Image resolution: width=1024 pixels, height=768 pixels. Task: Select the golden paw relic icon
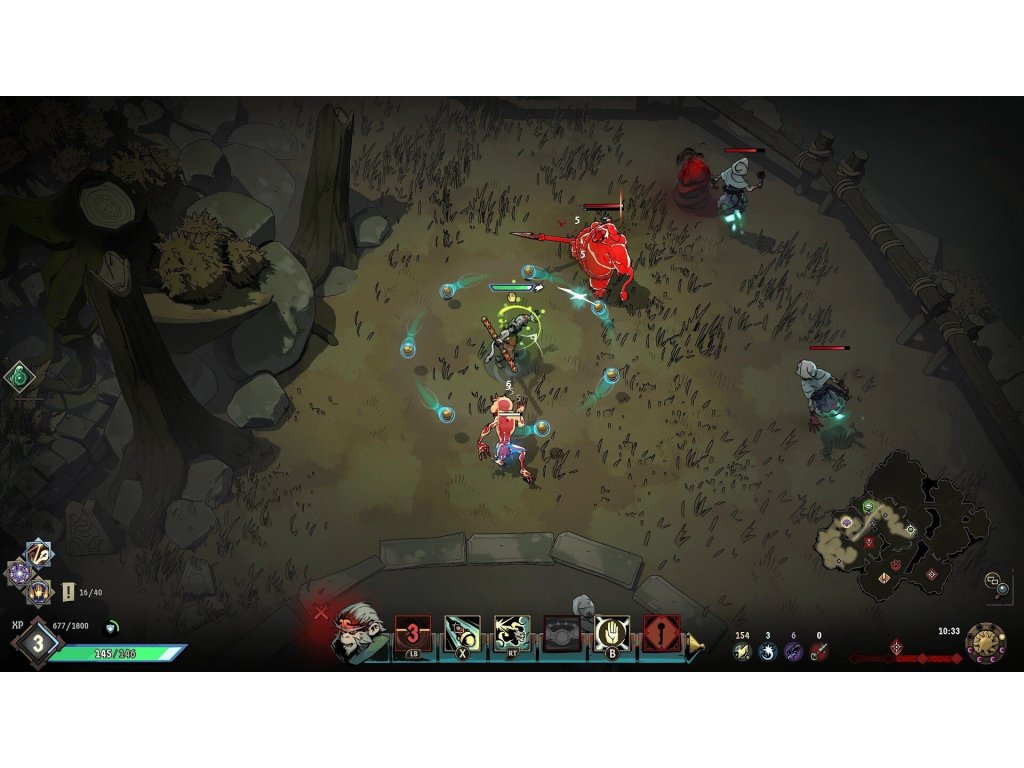[x=39, y=592]
